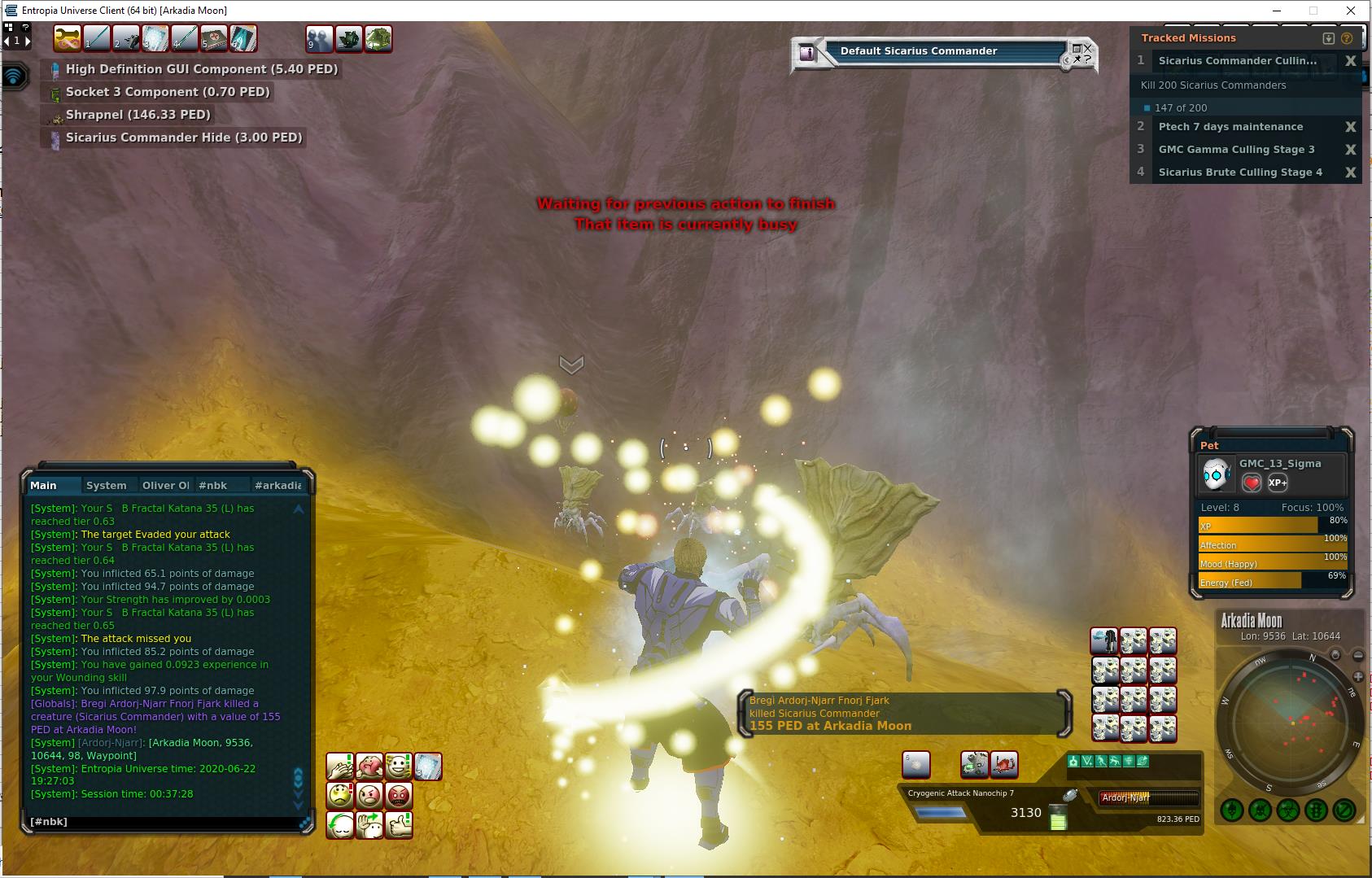Remove Sicarius Brute Culling Stage 4 mission
The image size is (1372, 878).
coord(1350,173)
